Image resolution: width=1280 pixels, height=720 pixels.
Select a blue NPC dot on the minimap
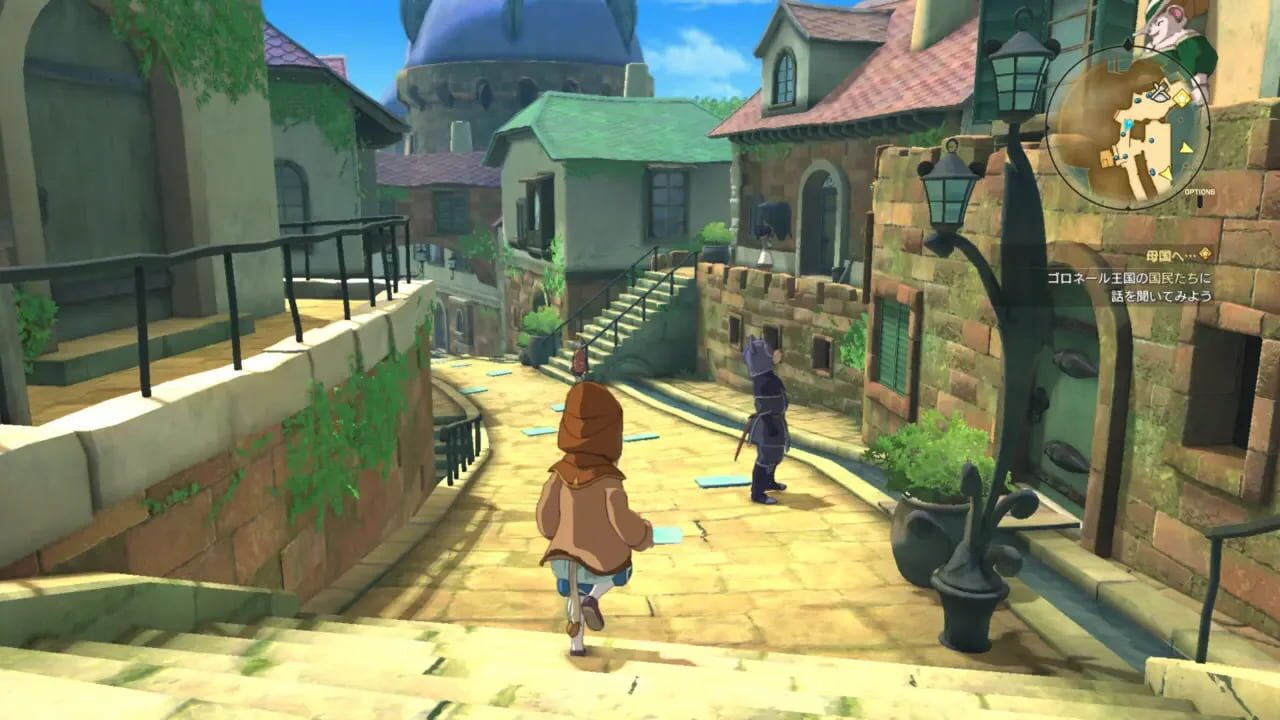(1152, 139)
